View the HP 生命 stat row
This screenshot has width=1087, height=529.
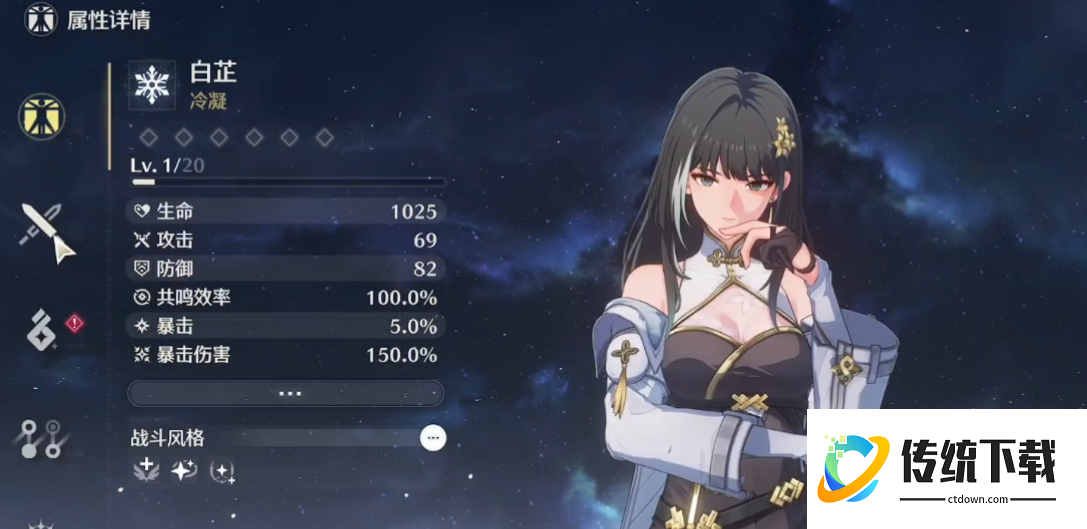pyautogui.click(x=285, y=211)
